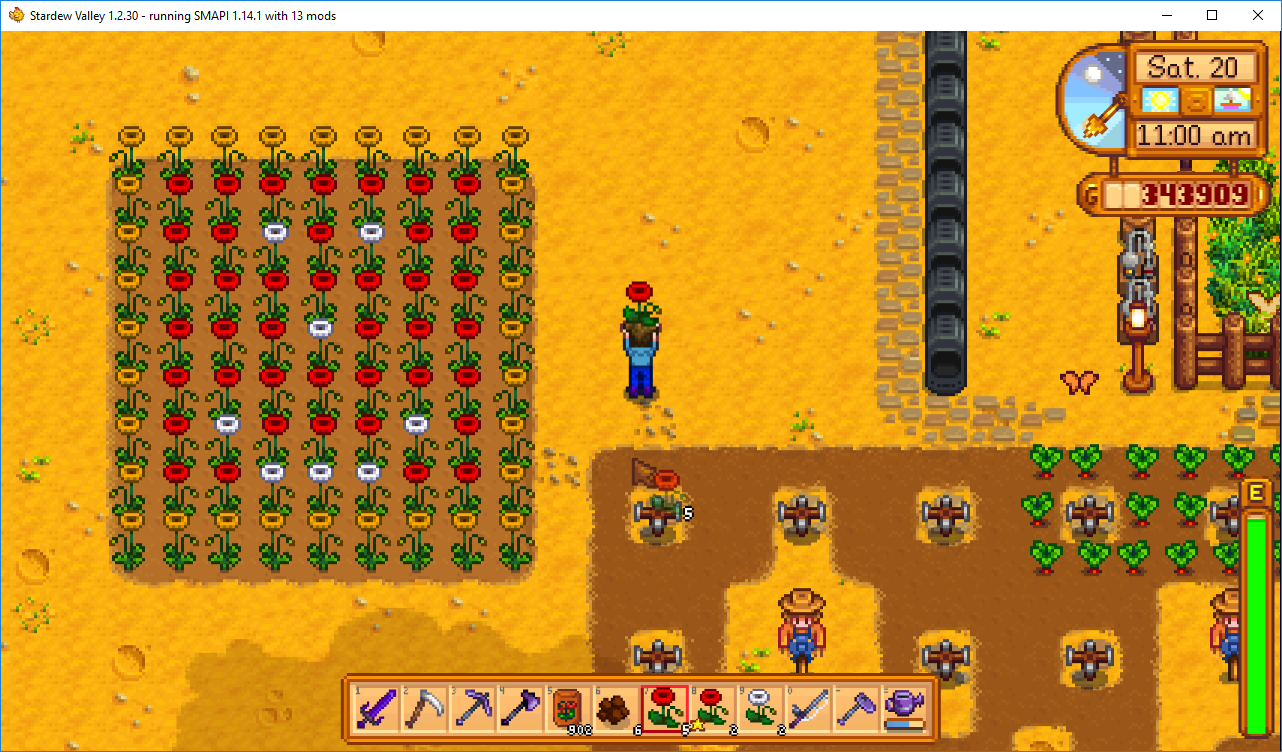The width and height of the screenshot is (1282, 752).
Task: Select the gold-star red poppy slot
Action: [x=711, y=709]
